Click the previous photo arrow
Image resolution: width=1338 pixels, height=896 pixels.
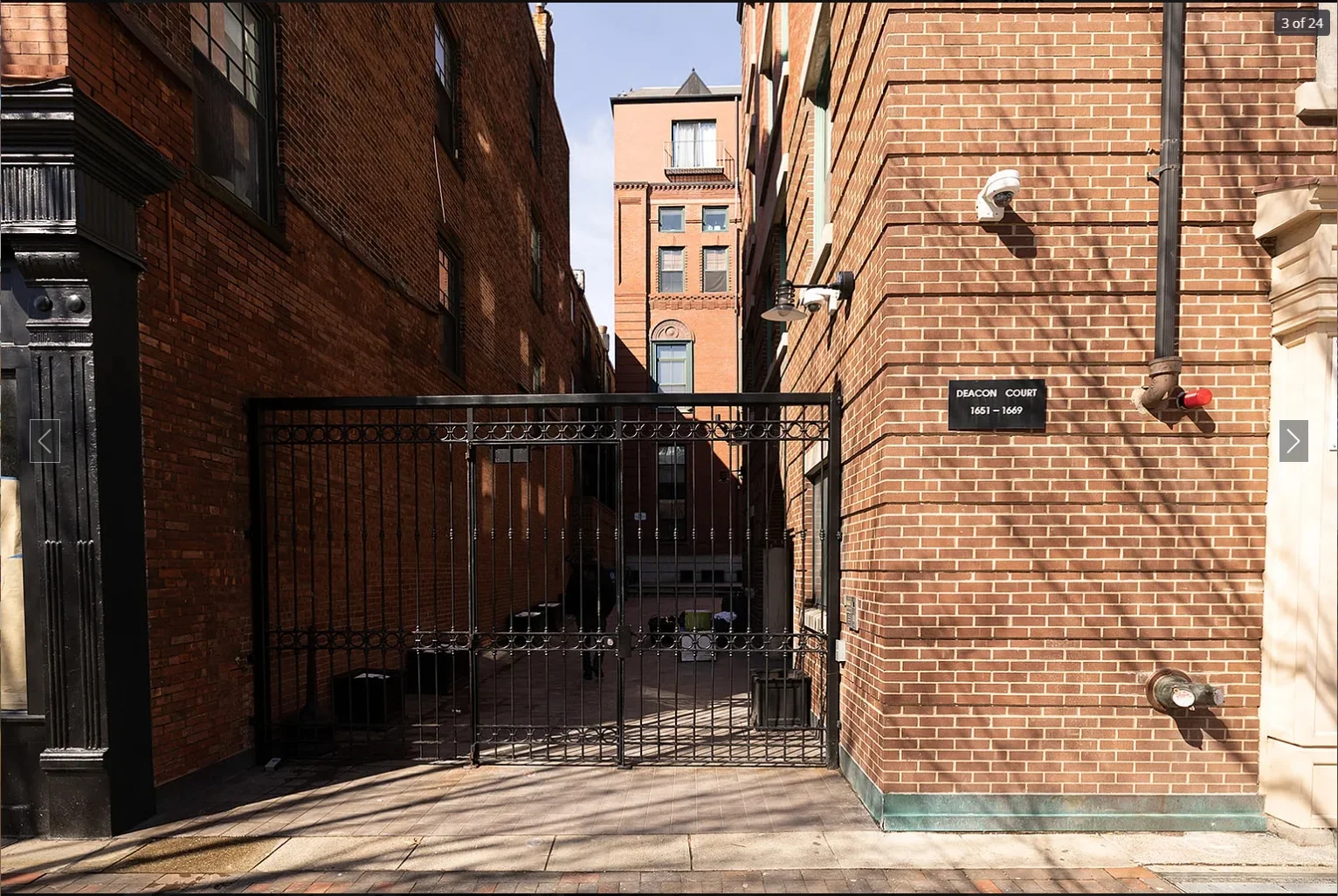(45, 441)
